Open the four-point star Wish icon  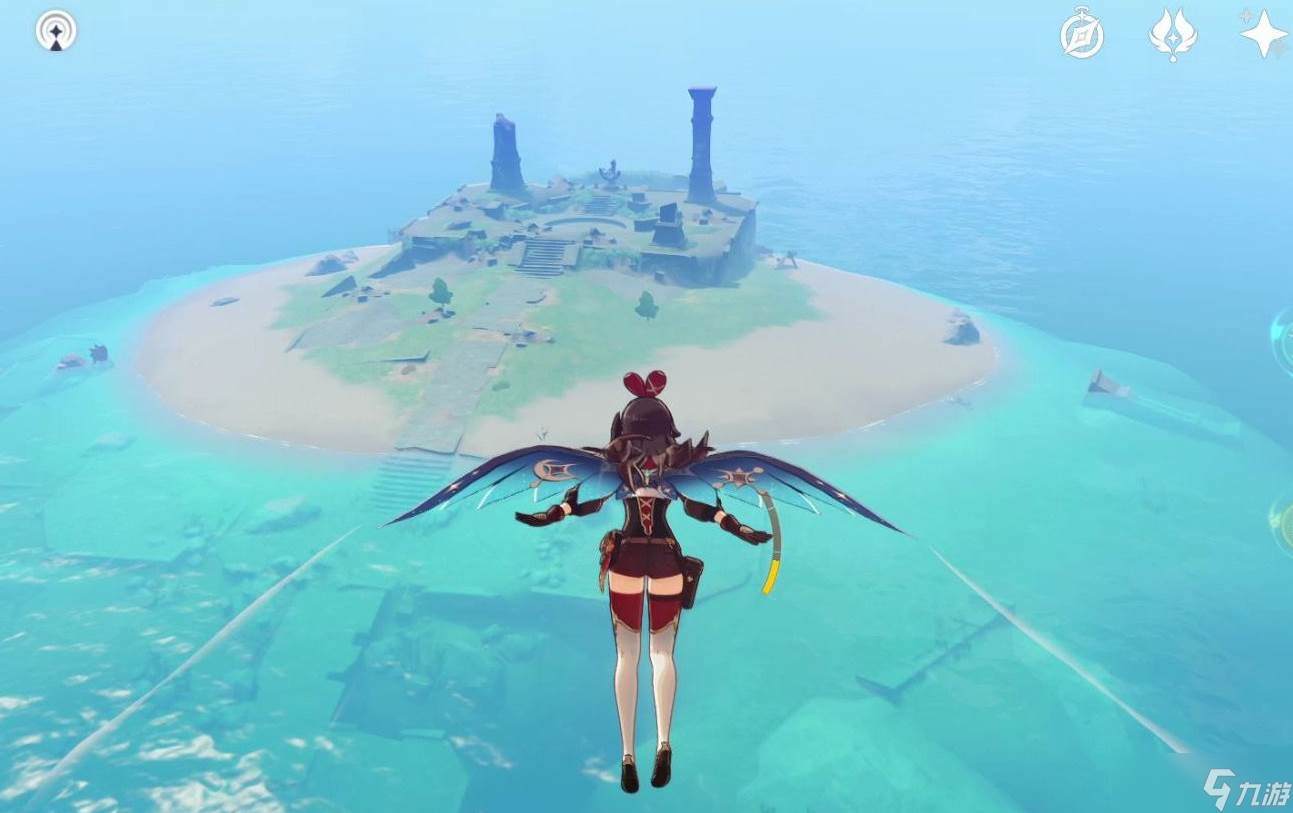(1263, 33)
